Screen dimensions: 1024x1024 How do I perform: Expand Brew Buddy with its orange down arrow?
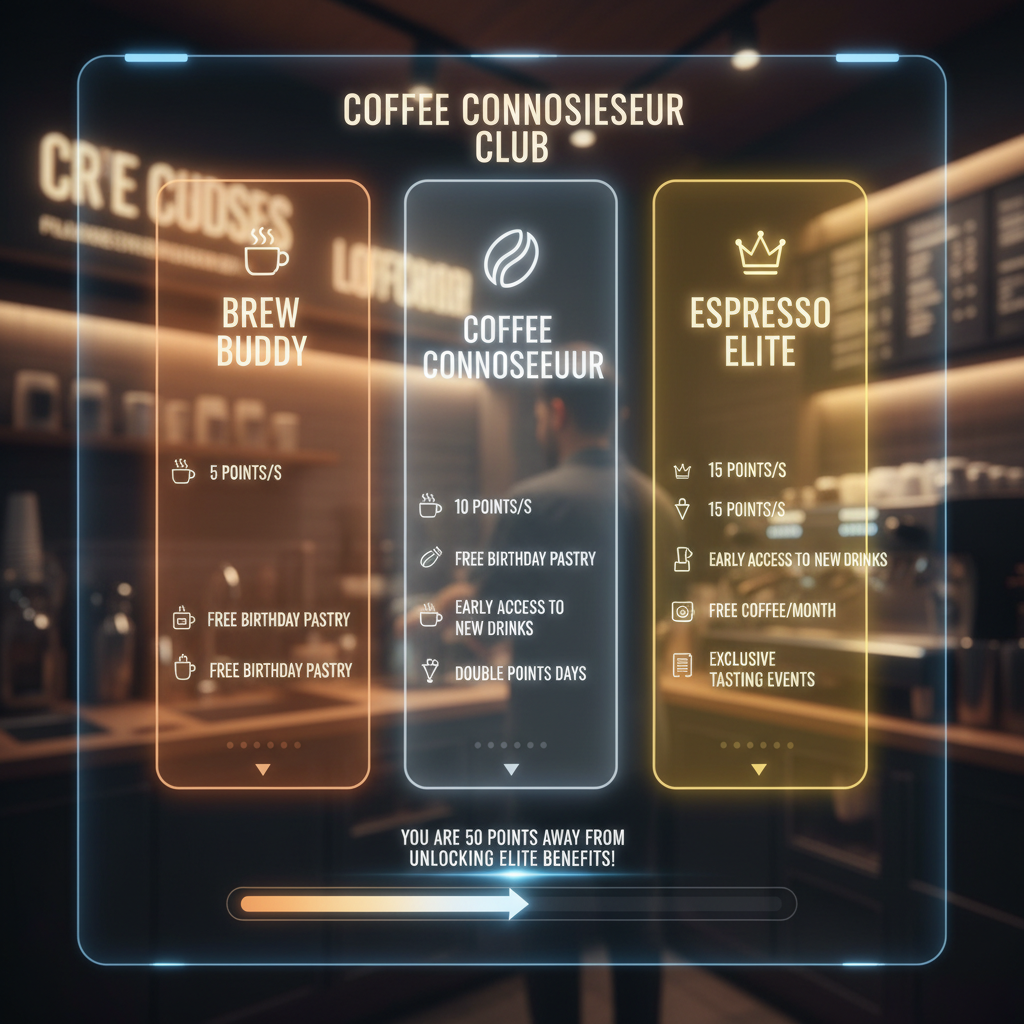click(263, 769)
